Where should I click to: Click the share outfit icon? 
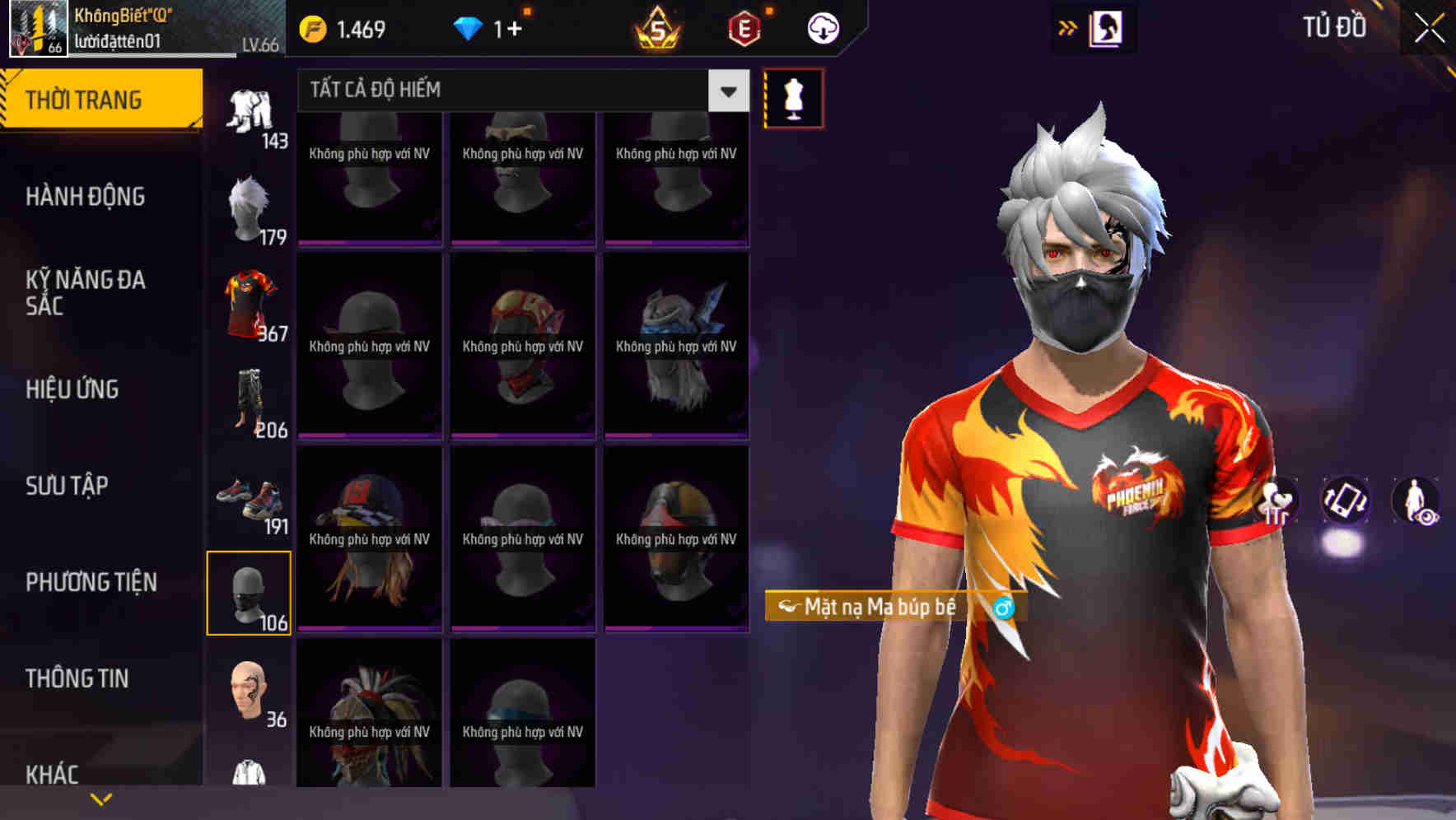[x=1278, y=501]
